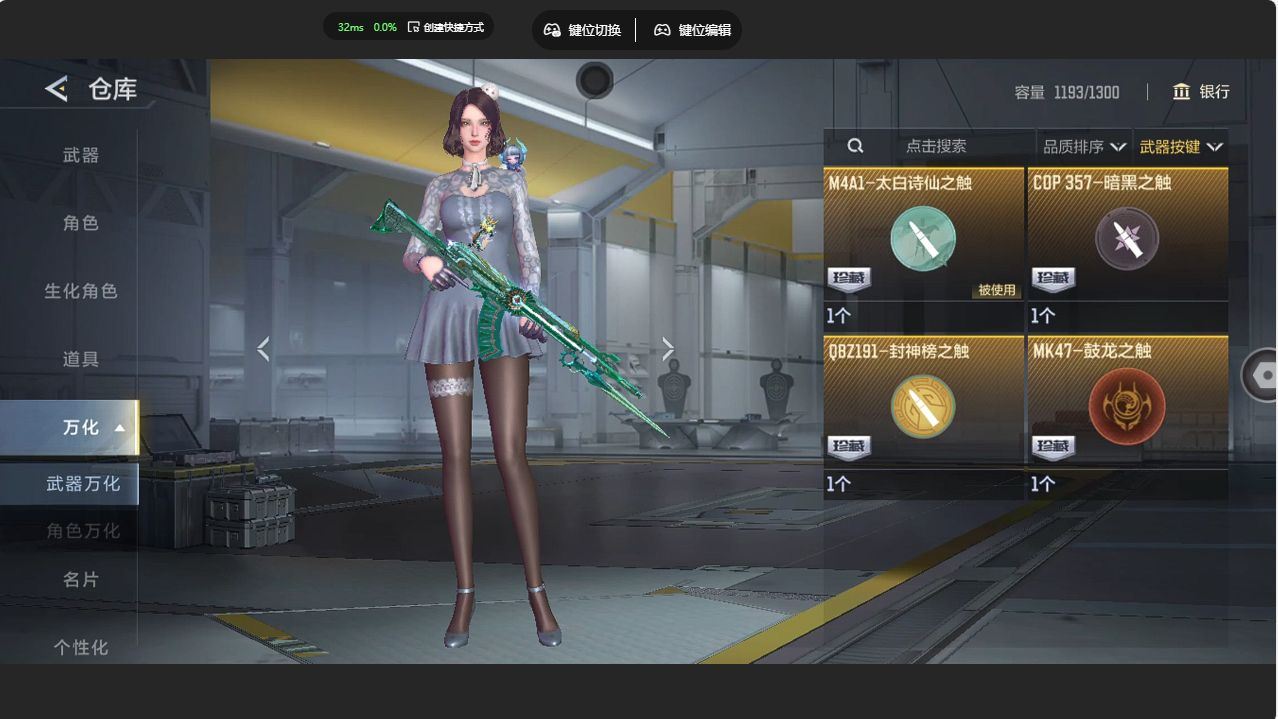Image resolution: width=1278 pixels, height=719 pixels.
Task: Choose the 武器万化 subcategory
Action: point(82,483)
